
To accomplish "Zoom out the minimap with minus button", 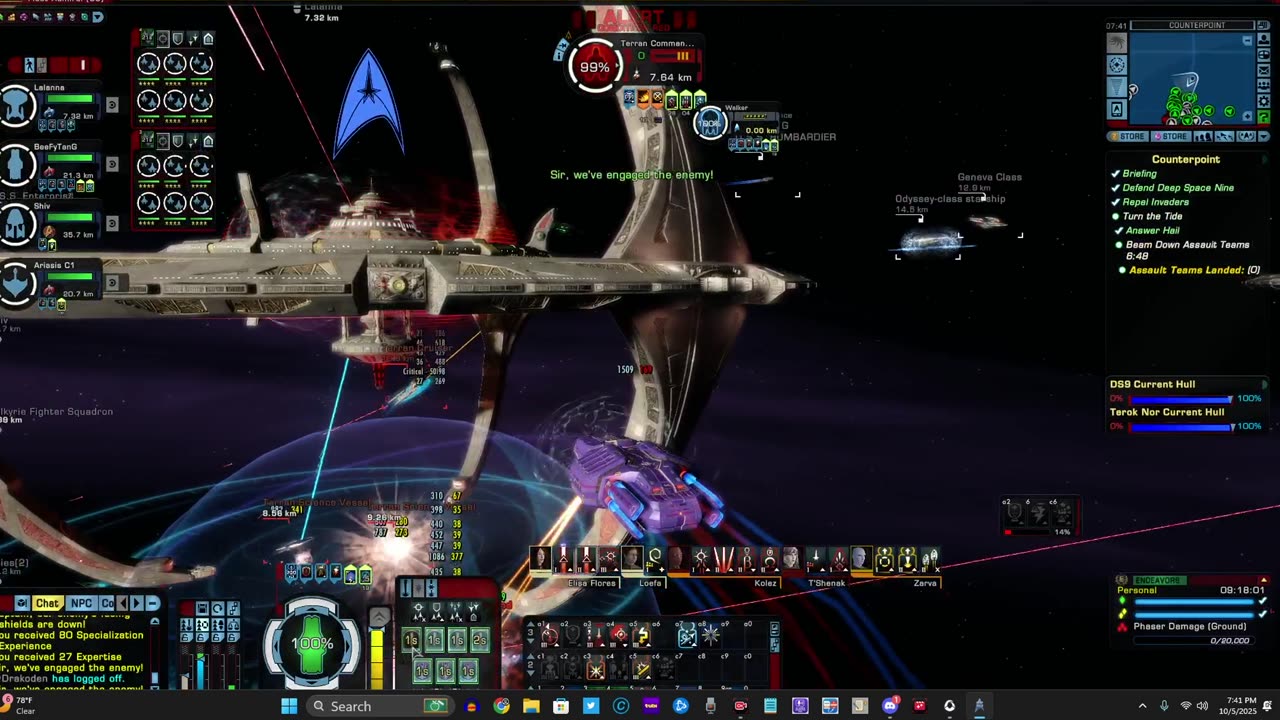I will tap(1248, 41).
